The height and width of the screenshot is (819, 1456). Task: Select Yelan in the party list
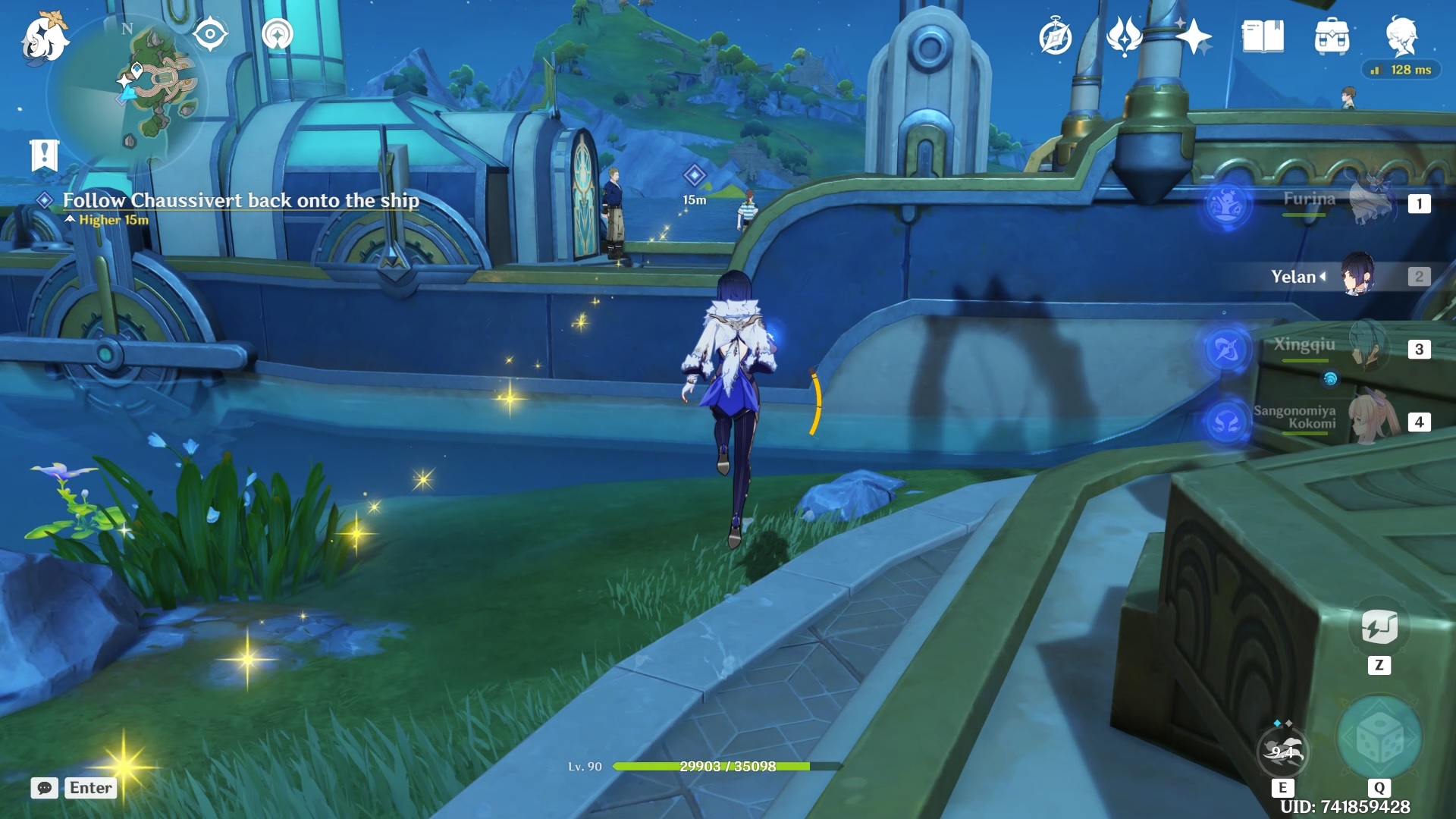tap(1335, 276)
